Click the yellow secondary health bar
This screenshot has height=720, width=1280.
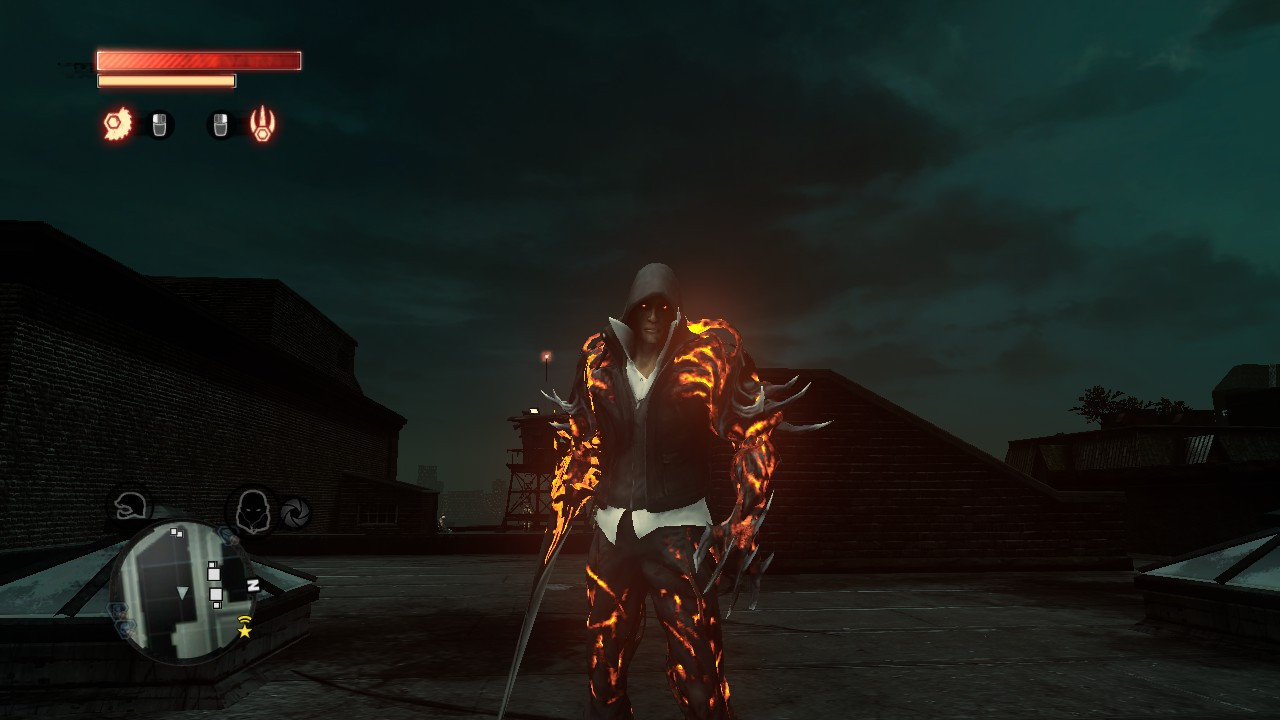167,79
